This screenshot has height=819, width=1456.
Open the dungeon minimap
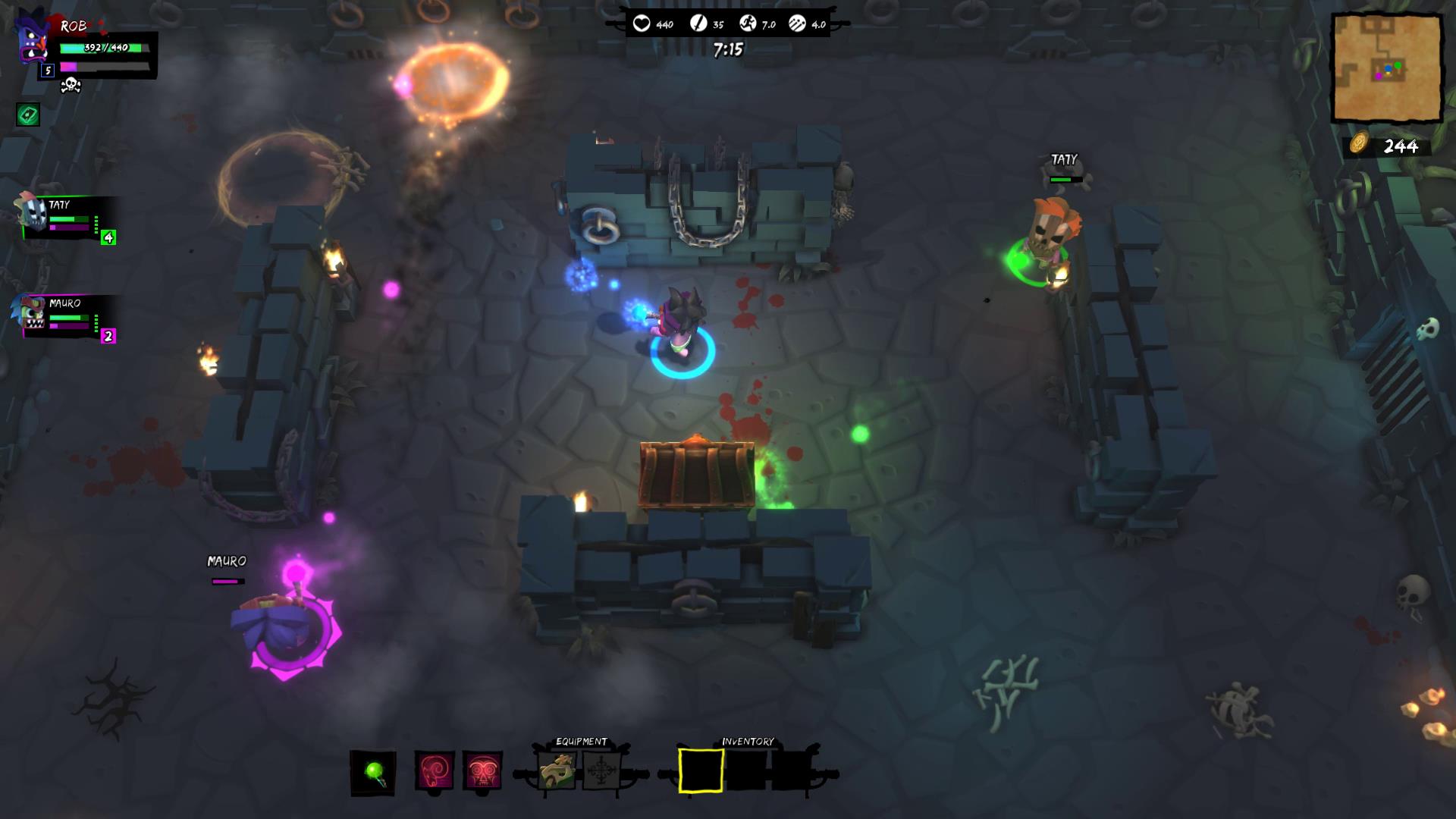pyautogui.click(x=1387, y=68)
